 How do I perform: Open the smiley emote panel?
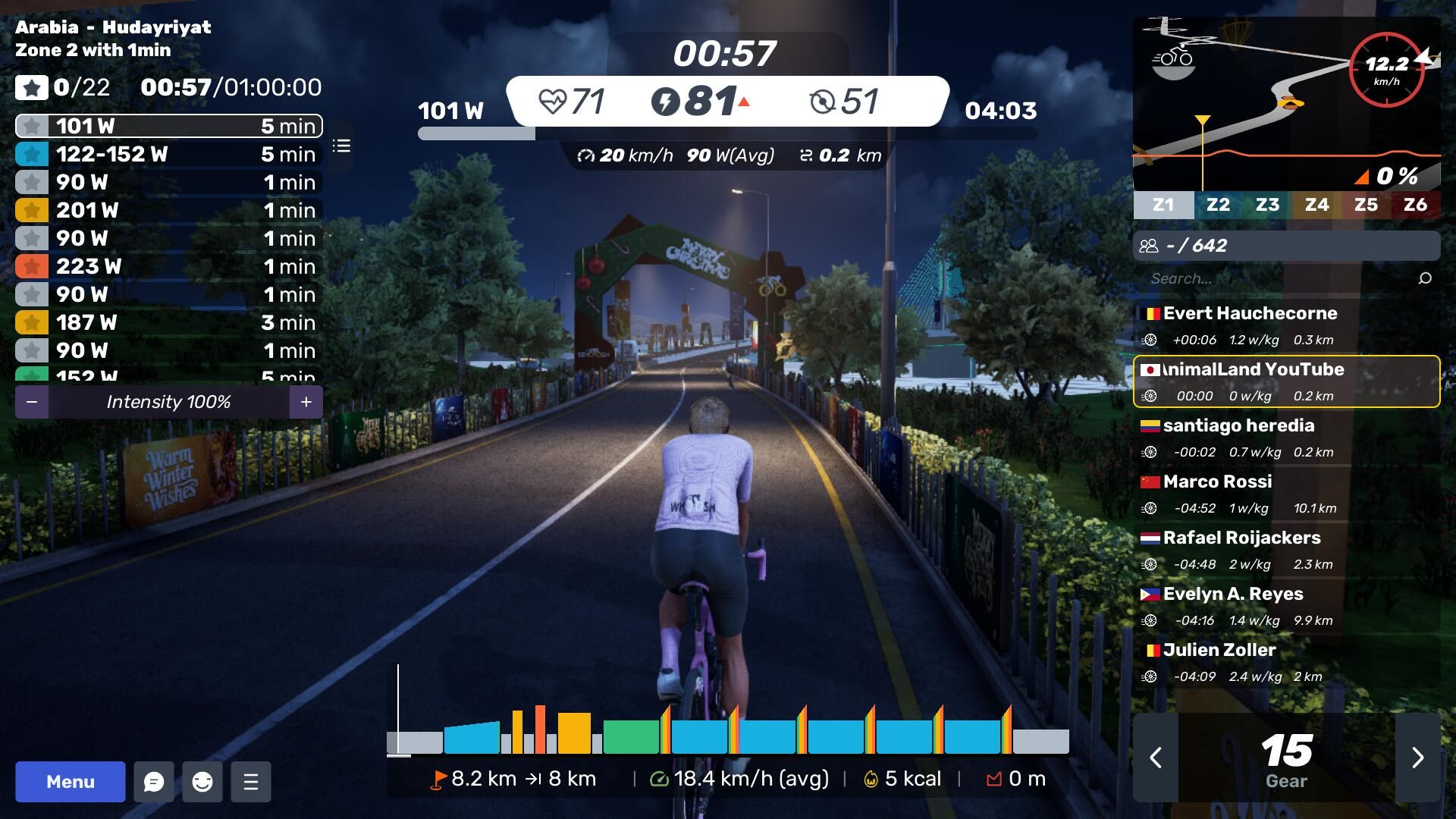point(202,782)
